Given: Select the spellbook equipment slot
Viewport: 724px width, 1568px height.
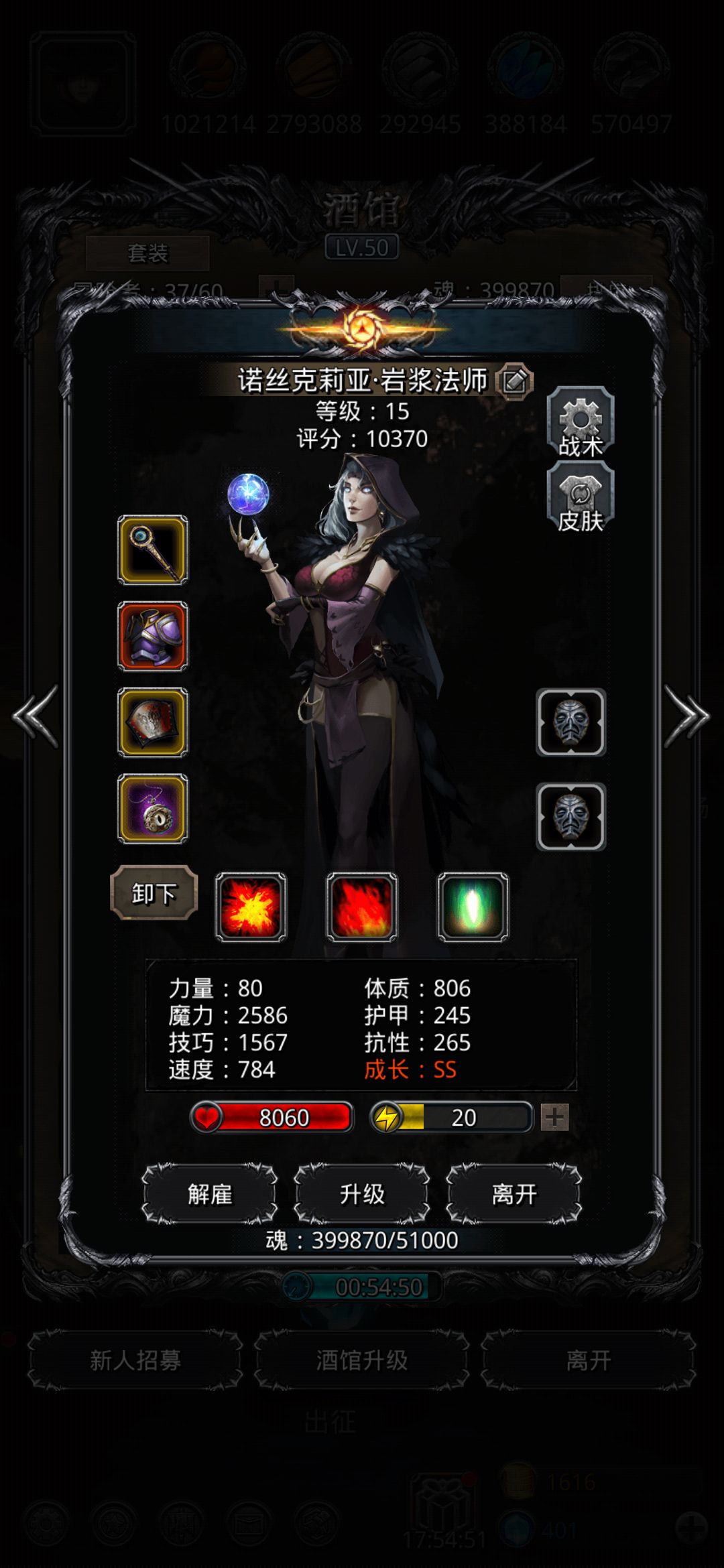Looking at the screenshot, I should tap(153, 722).
